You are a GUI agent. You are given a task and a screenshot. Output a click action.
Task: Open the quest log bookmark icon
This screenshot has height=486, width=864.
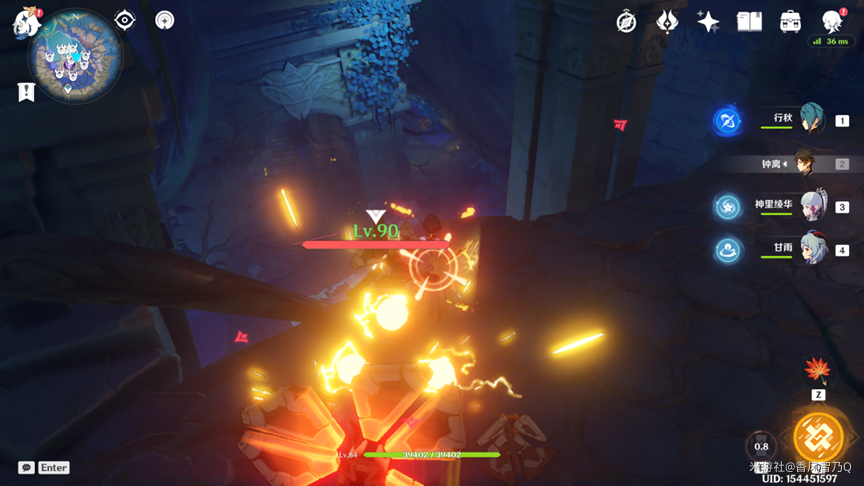26,92
